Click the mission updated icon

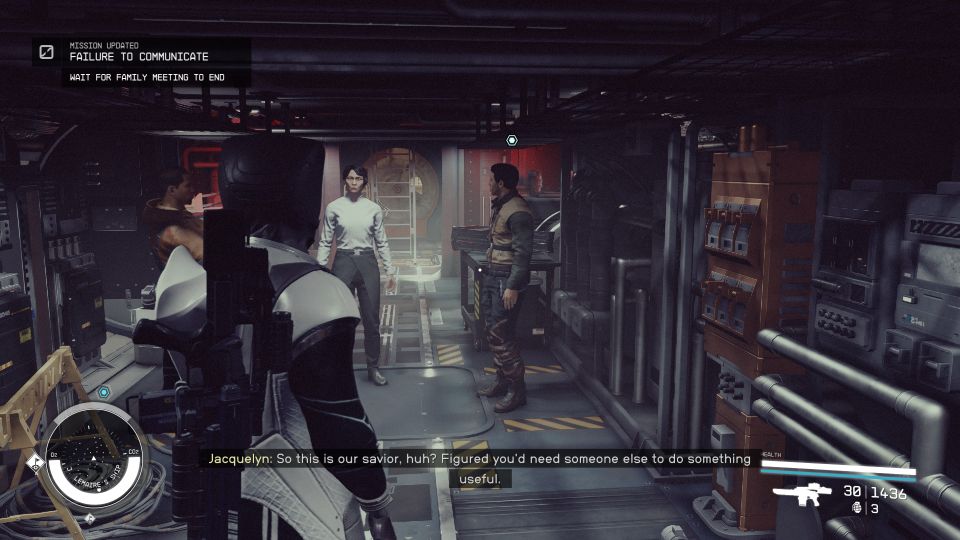(47, 52)
